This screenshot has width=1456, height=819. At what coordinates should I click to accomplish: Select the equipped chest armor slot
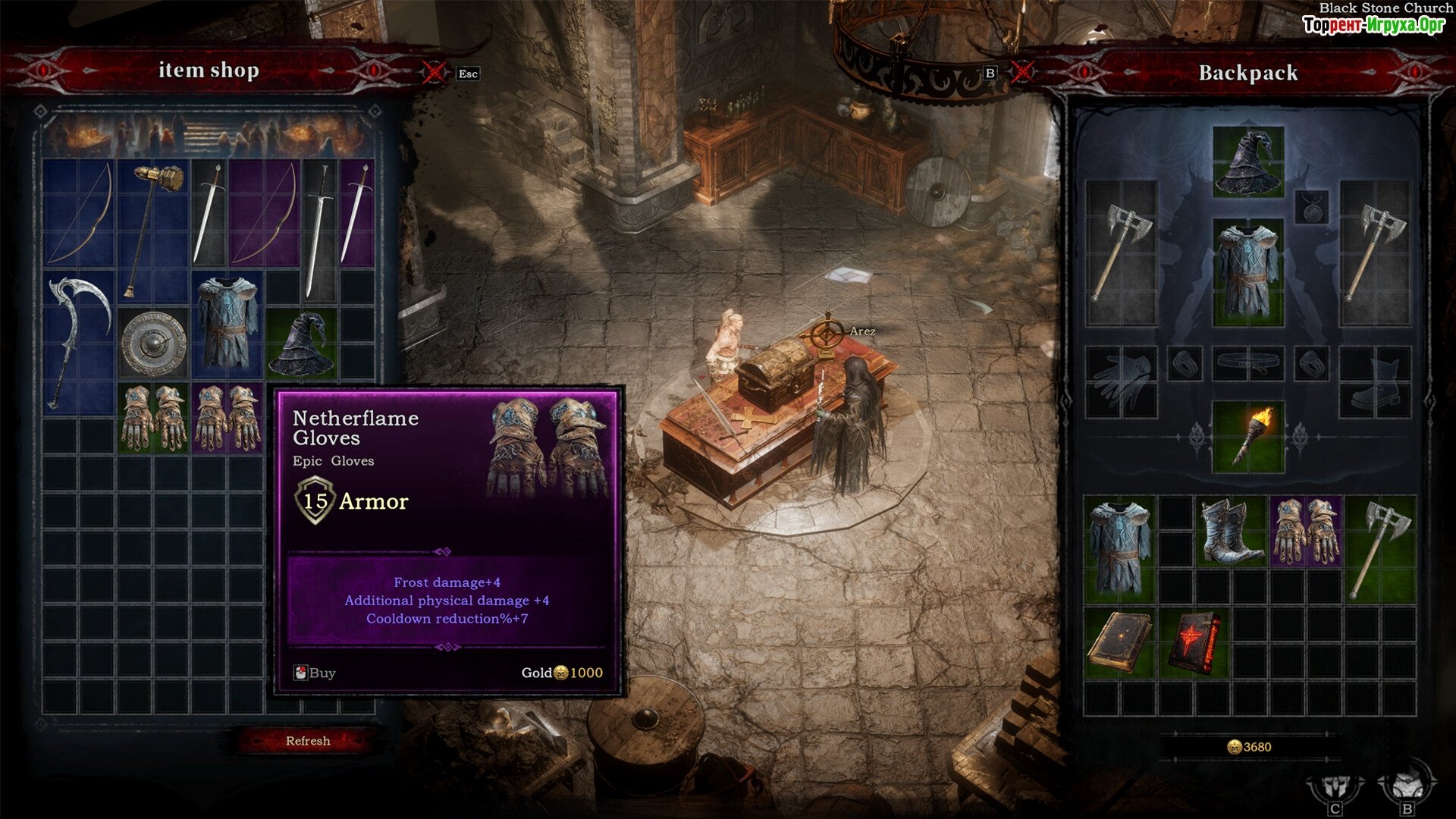1247,271
